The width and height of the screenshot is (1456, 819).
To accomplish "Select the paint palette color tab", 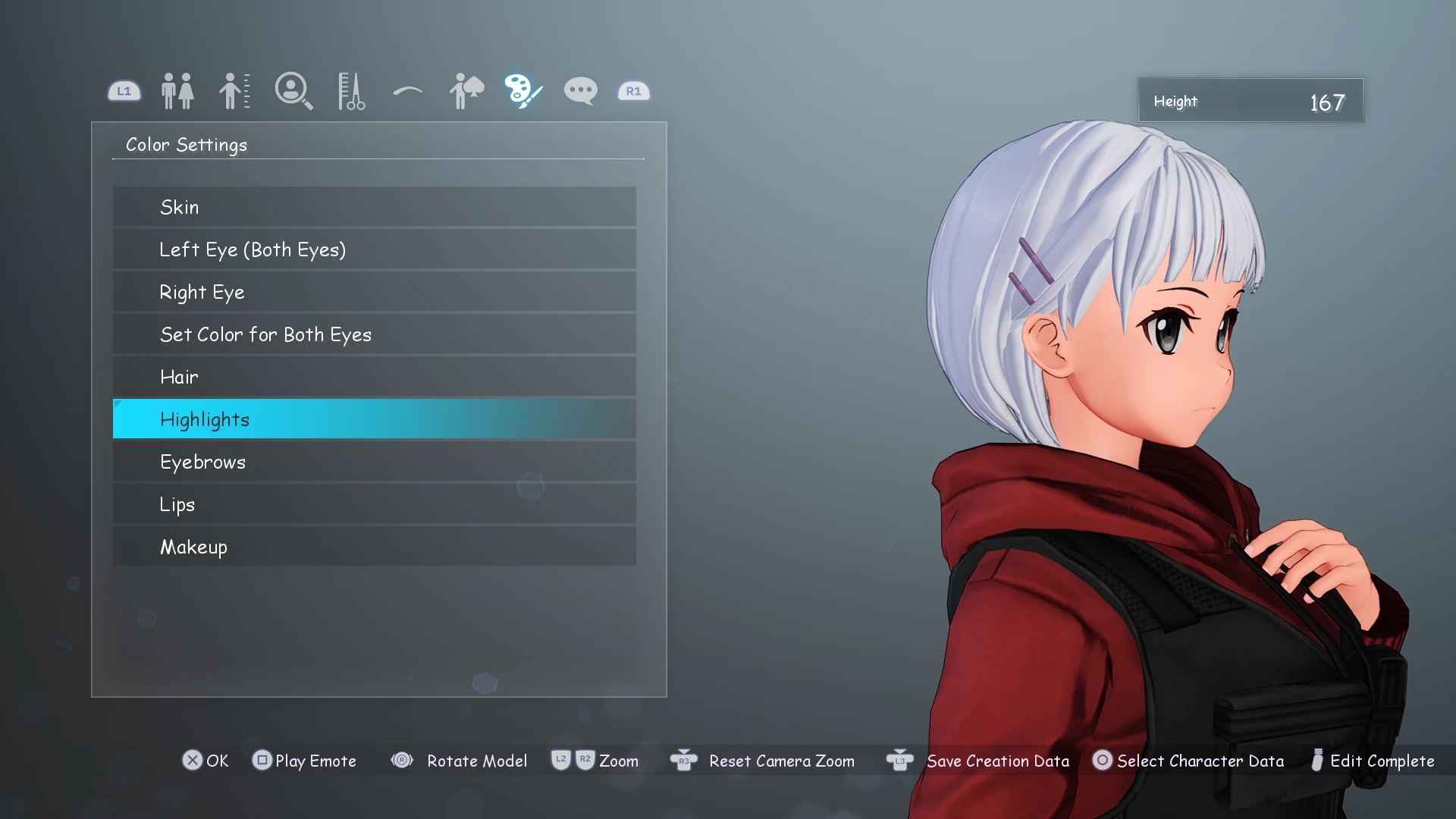I will point(523,91).
